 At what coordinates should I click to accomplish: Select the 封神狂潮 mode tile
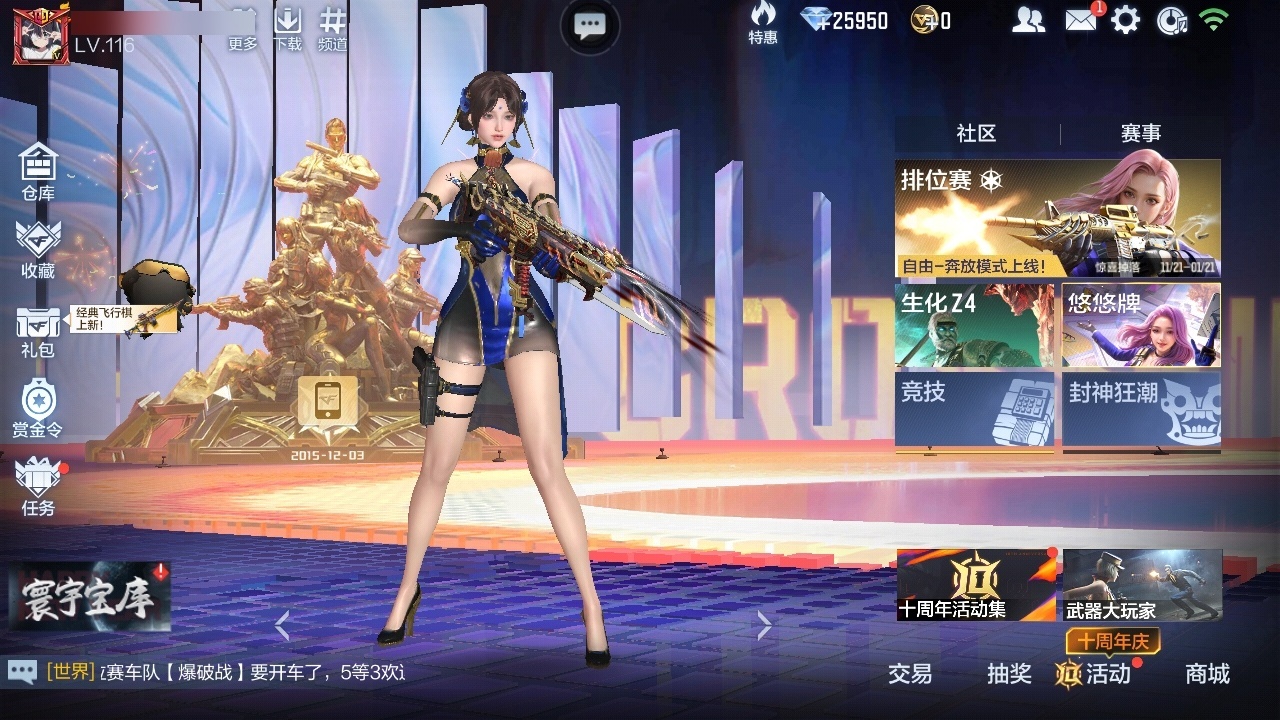(1141, 410)
